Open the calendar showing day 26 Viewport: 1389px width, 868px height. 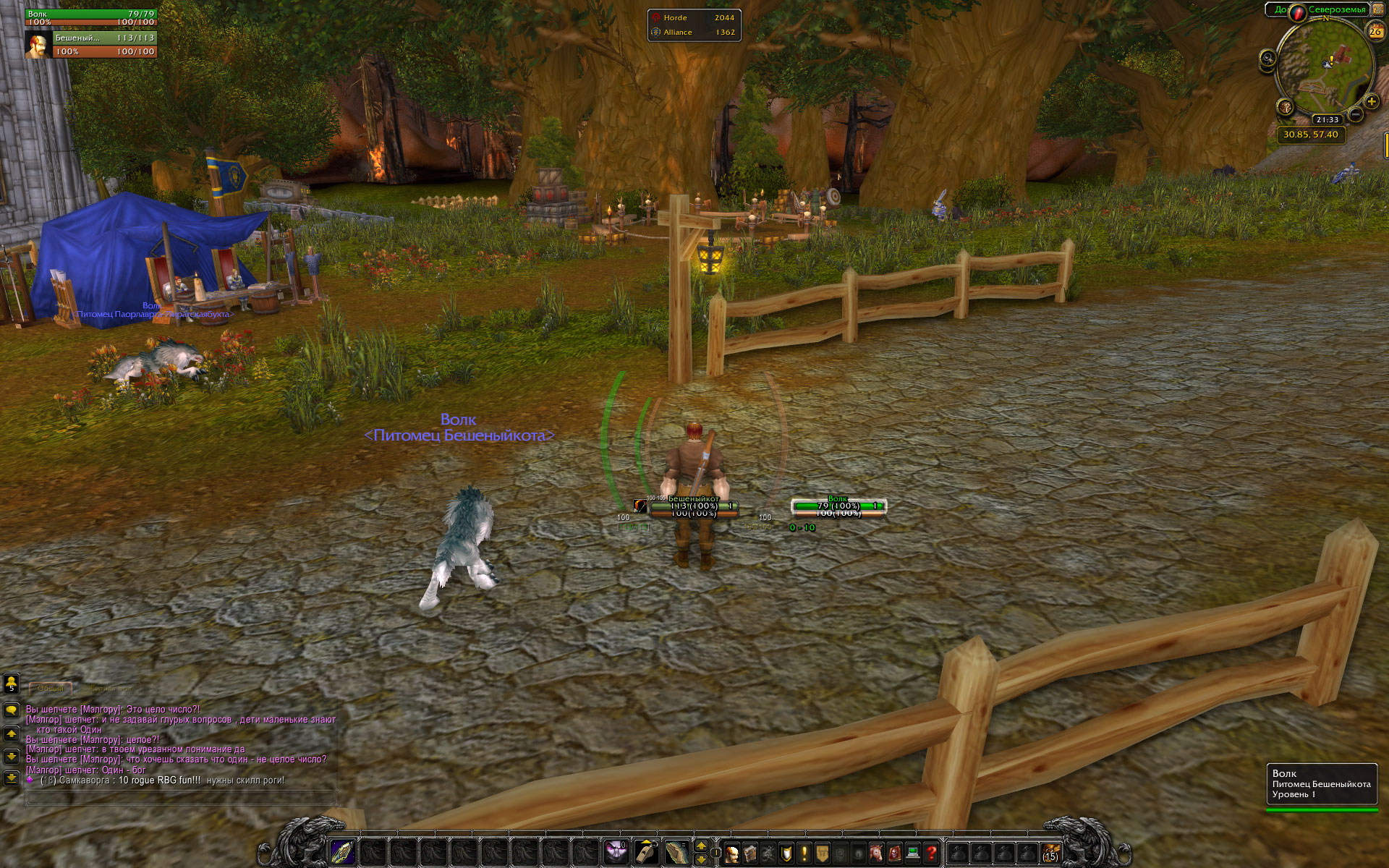[x=1375, y=31]
